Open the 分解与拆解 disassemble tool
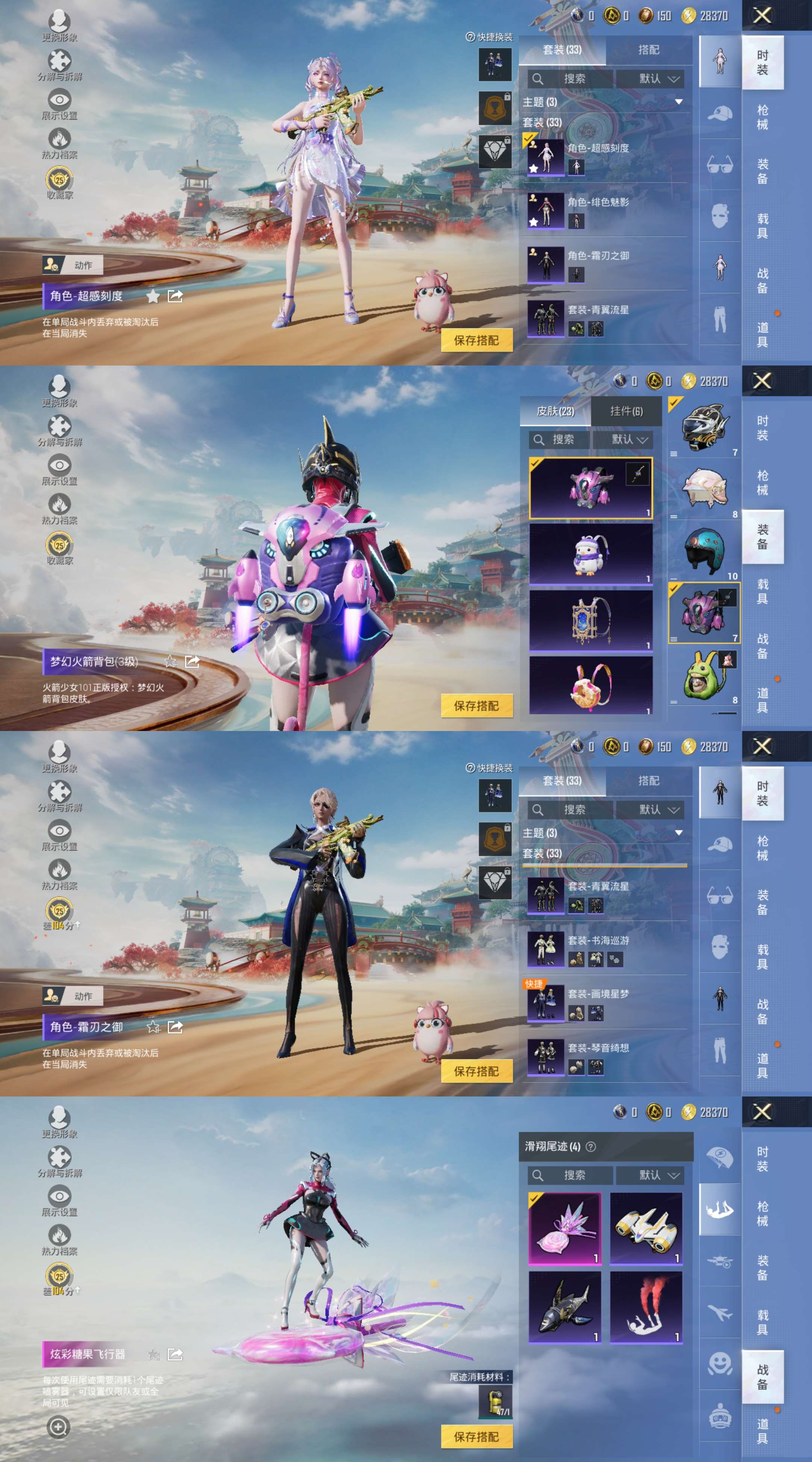This screenshot has width=812, height=1462. (x=59, y=59)
